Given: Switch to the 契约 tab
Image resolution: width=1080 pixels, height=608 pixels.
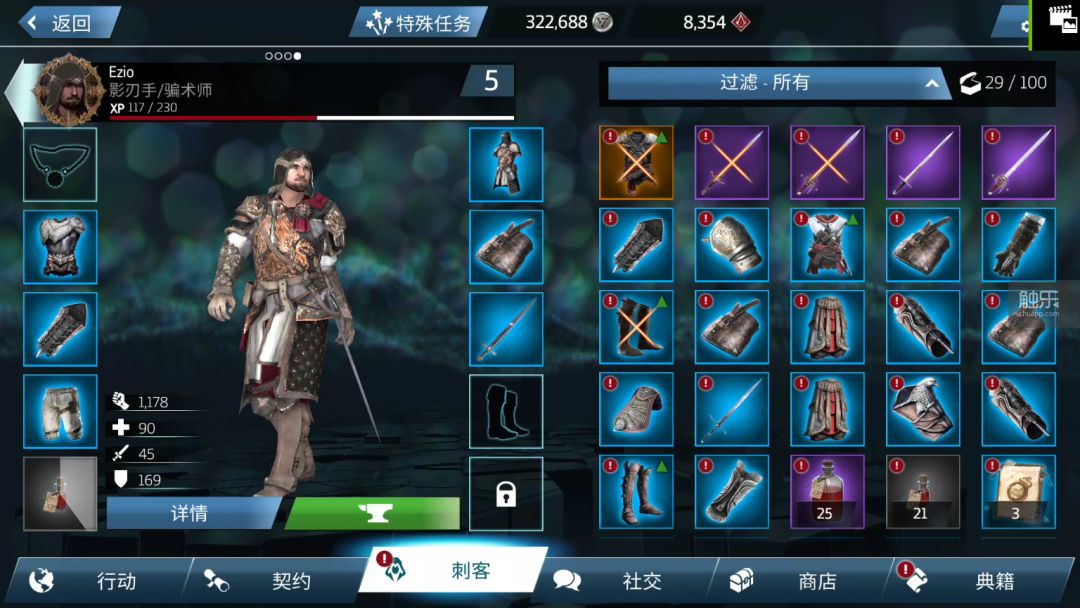Looking at the screenshot, I should (x=275, y=580).
